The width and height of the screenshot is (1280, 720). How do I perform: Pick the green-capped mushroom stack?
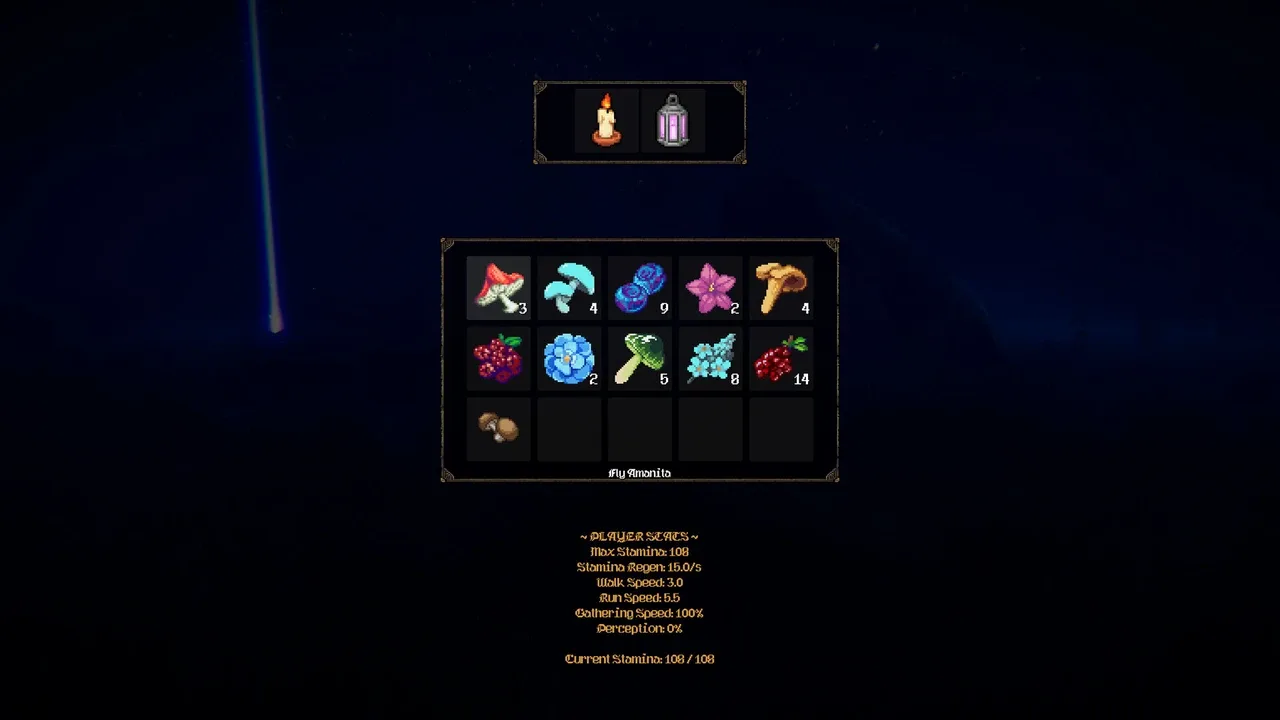pyautogui.click(x=640, y=359)
